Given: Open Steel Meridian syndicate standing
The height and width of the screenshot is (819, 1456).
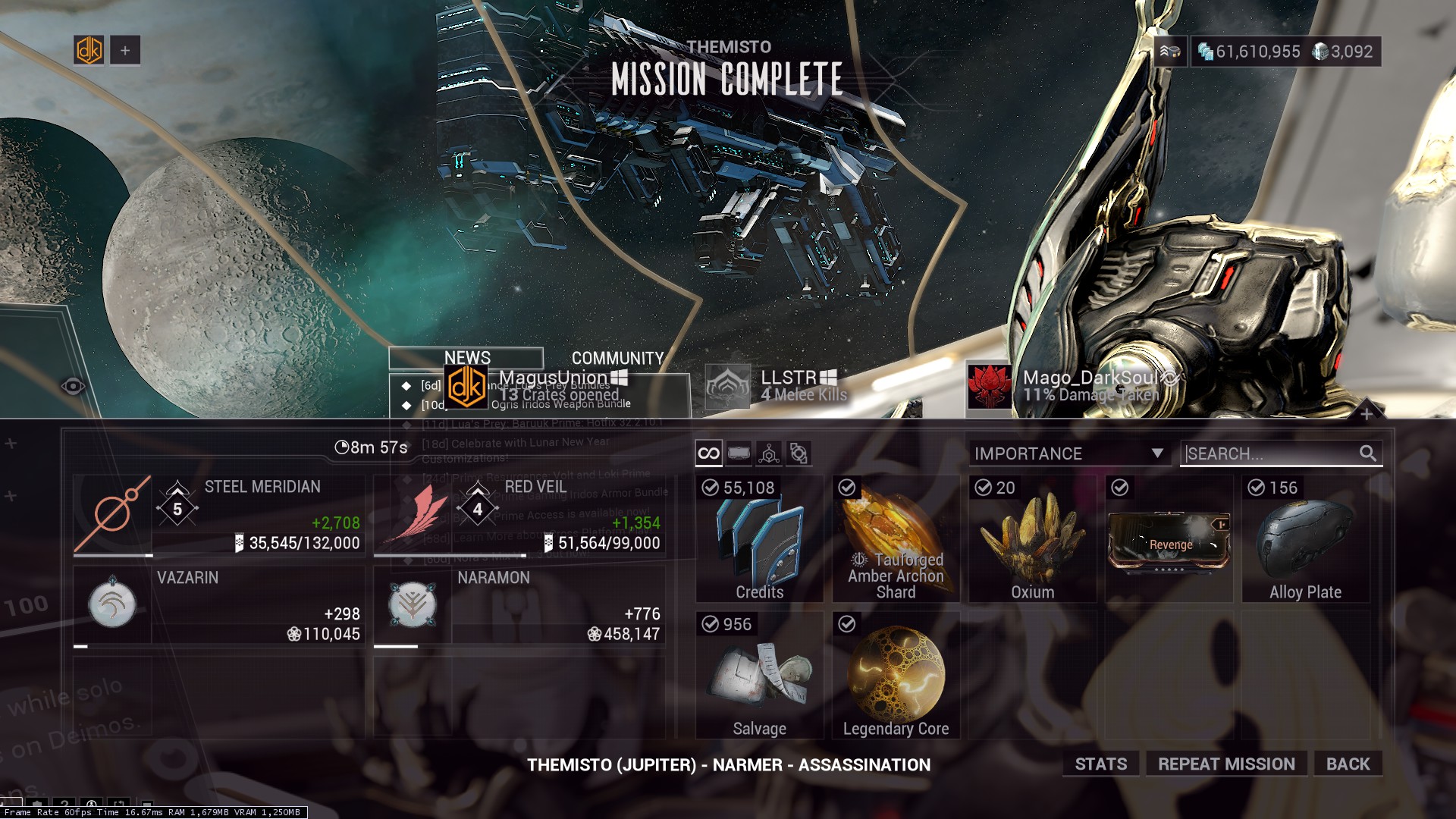Looking at the screenshot, I should 218,516.
